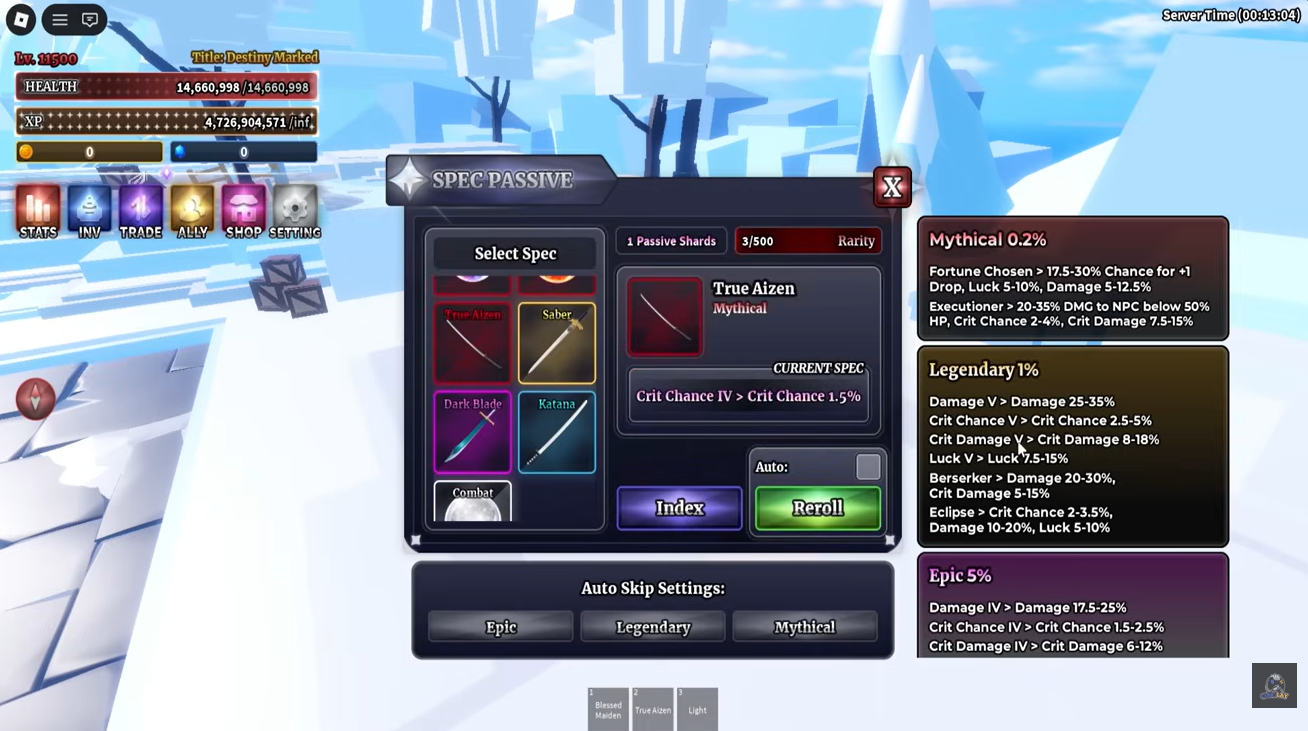The width and height of the screenshot is (1308, 731).
Task: Select the Combat spec
Action: (472, 502)
